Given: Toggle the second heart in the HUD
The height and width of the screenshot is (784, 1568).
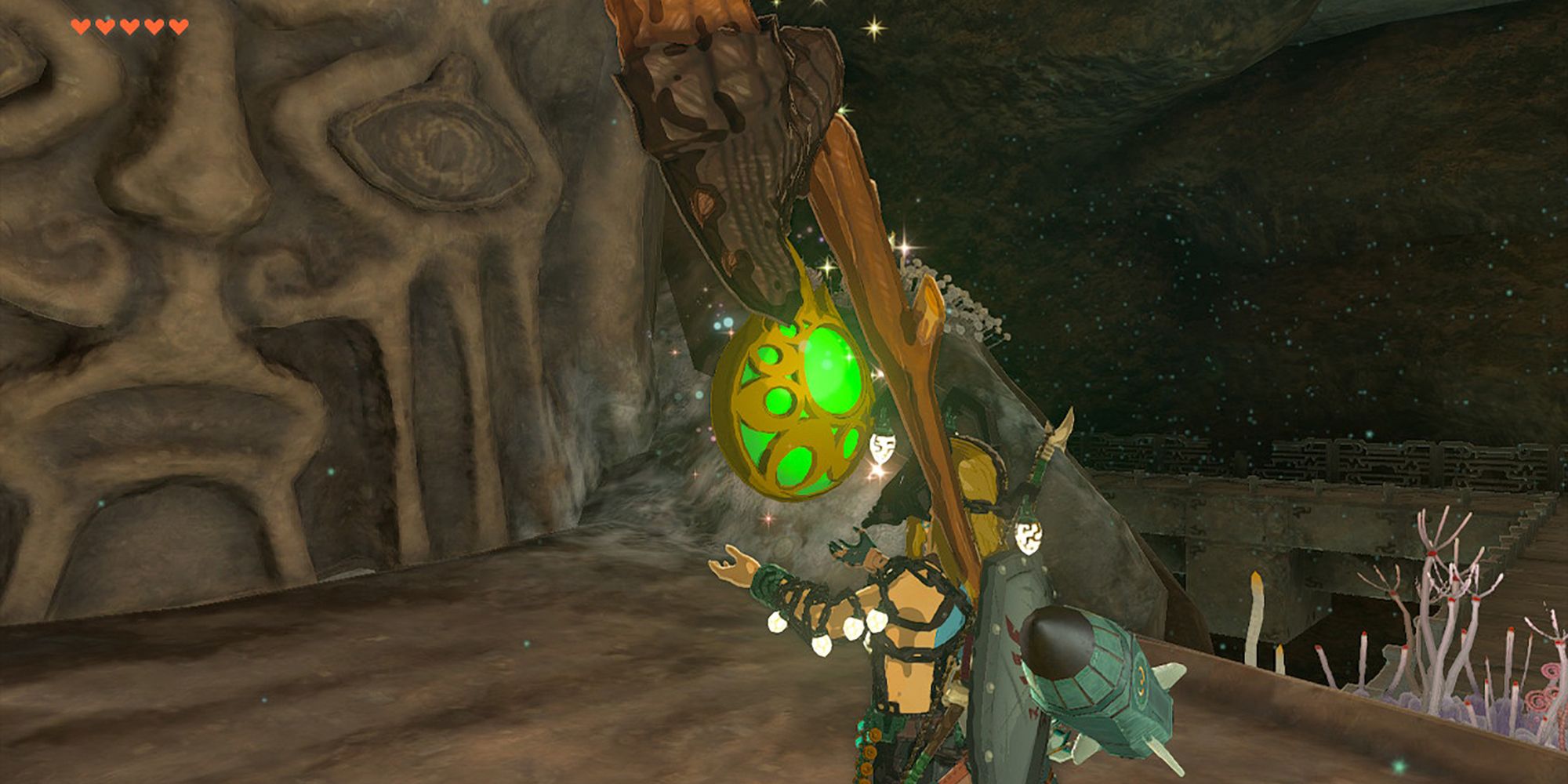Looking at the screenshot, I should point(104,27).
